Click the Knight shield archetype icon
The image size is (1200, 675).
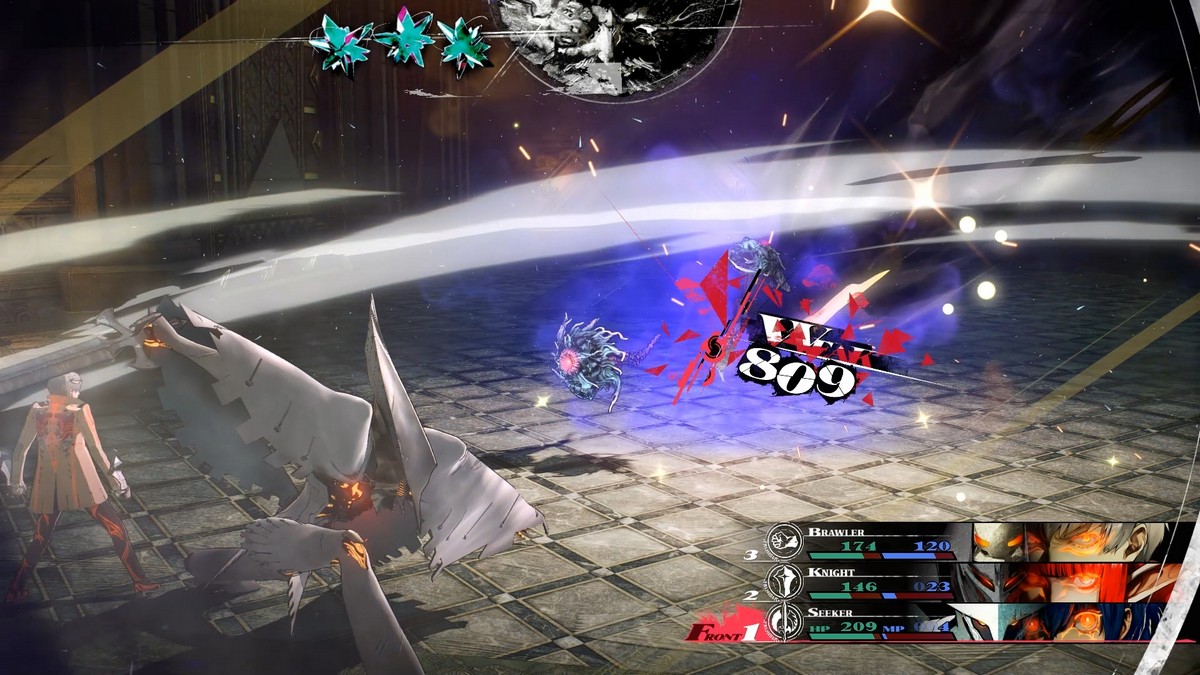point(780,582)
